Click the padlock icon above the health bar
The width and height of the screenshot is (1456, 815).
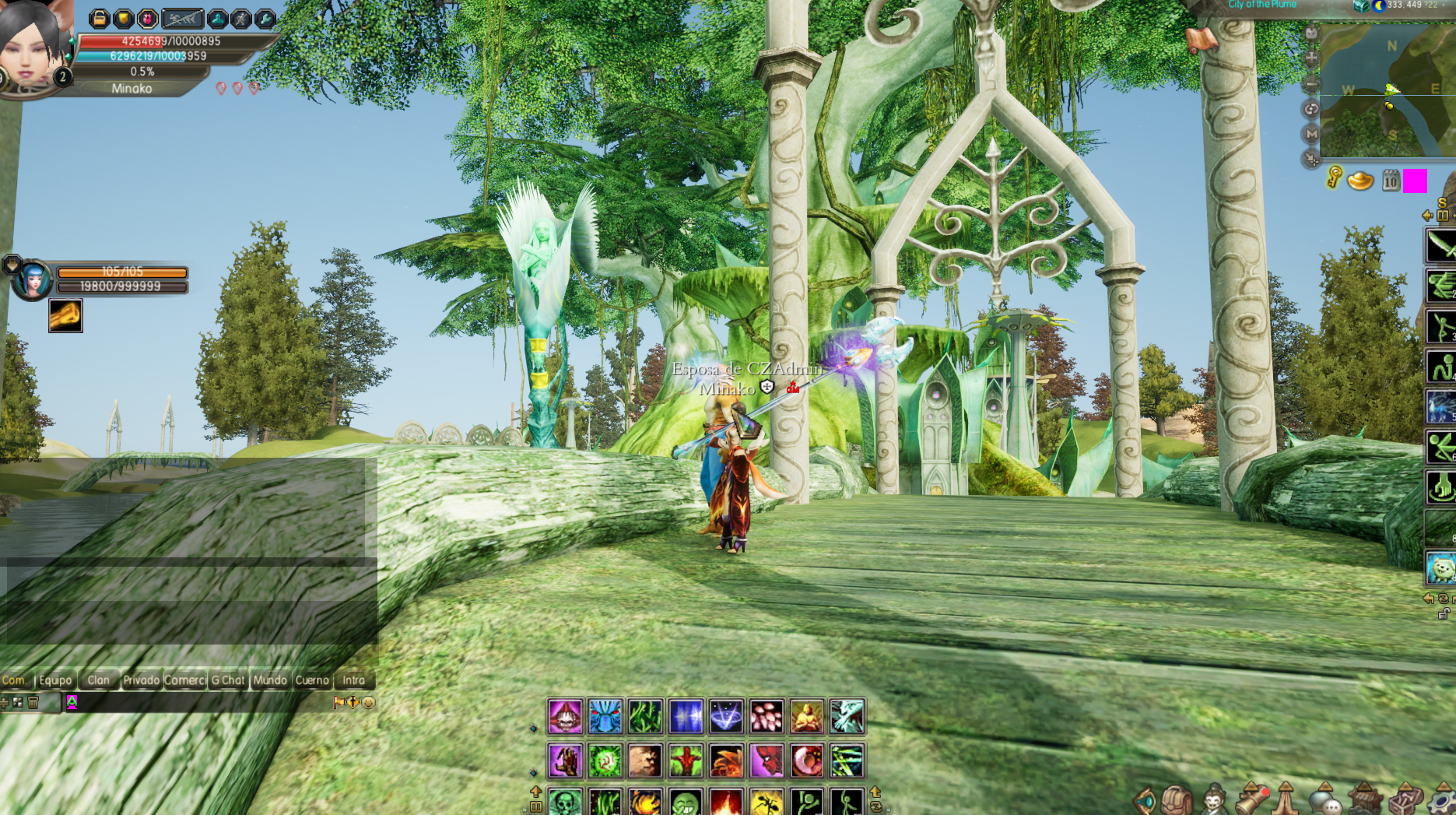(x=100, y=18)
